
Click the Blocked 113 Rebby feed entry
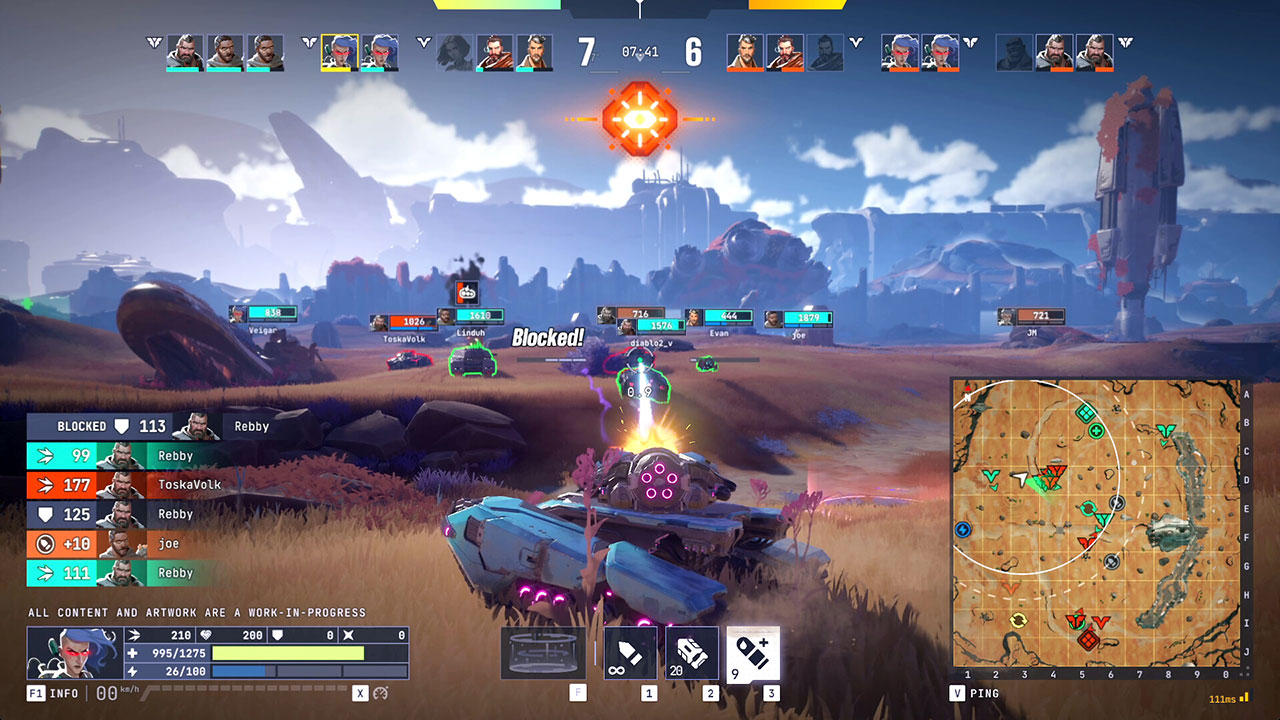pyautogui.click(x=150, y=426)
